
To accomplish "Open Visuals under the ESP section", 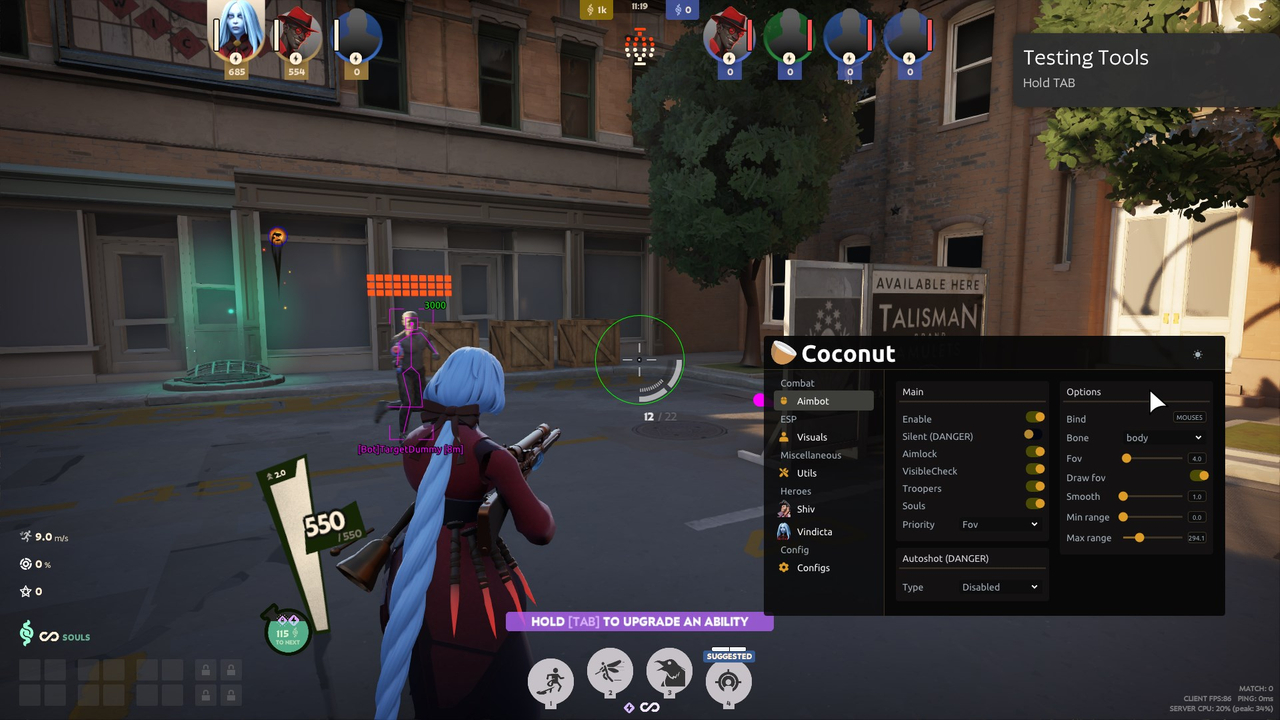I will click(x=810, y=437).
